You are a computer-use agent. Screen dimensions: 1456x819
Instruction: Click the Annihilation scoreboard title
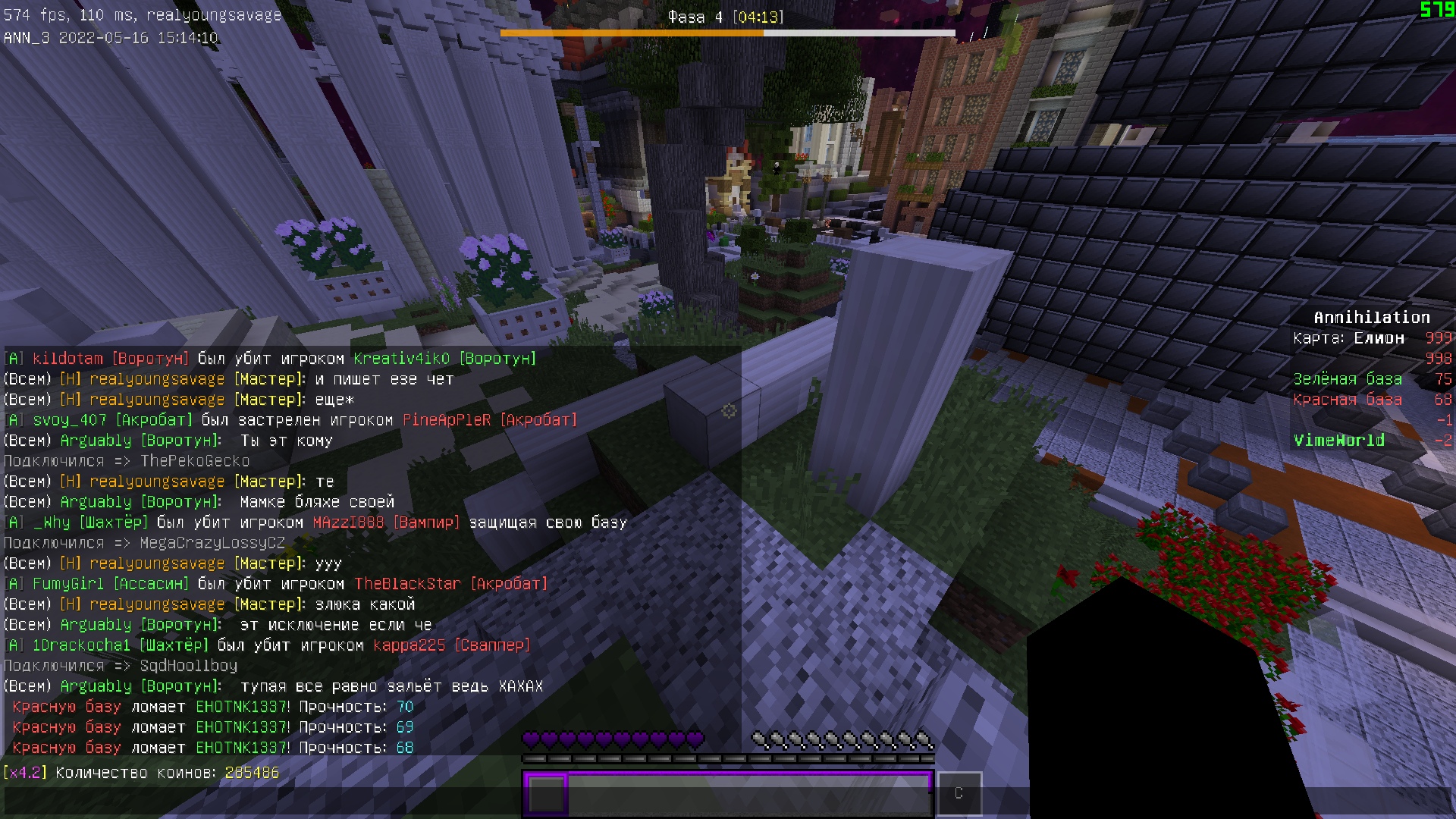[1372, 317]
